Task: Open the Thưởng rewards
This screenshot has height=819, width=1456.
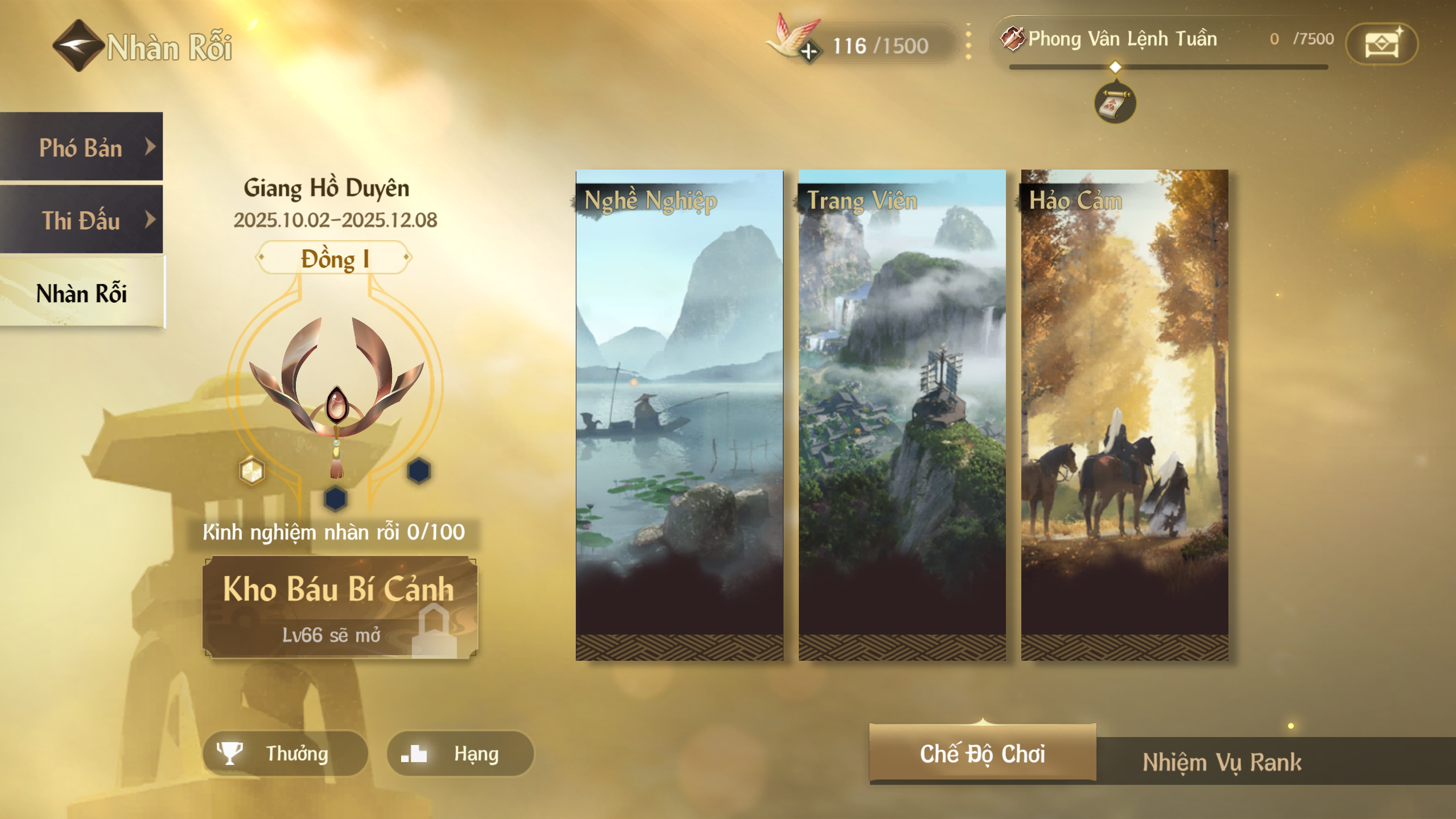Action: click(285, 753)
